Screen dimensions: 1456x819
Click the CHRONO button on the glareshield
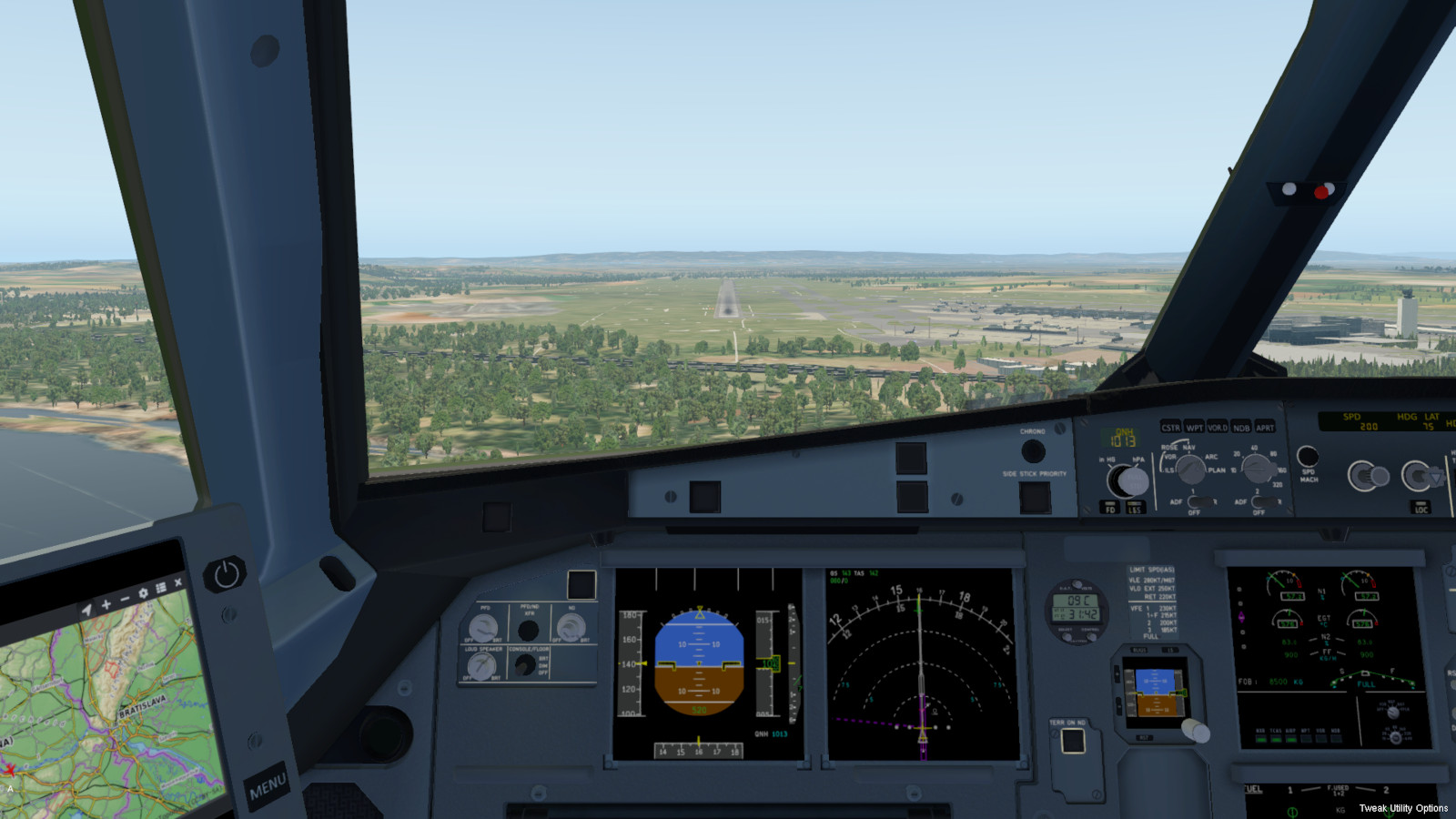click(1033, 450)
